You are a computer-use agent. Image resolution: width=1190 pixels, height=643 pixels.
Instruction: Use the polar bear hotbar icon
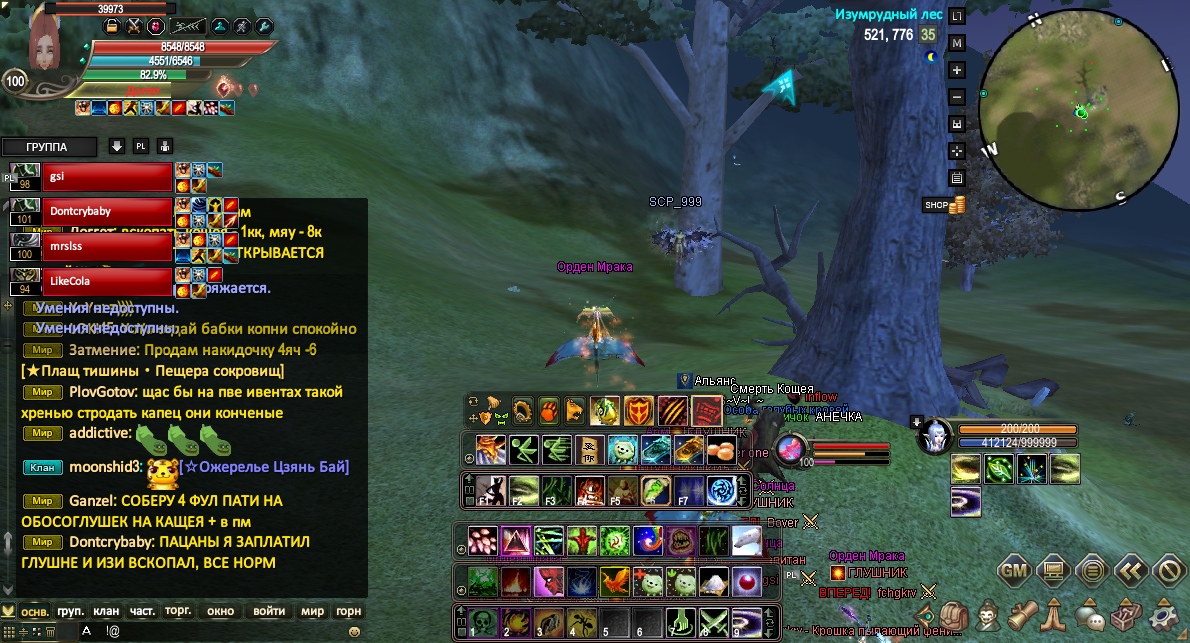coord(746,541)
